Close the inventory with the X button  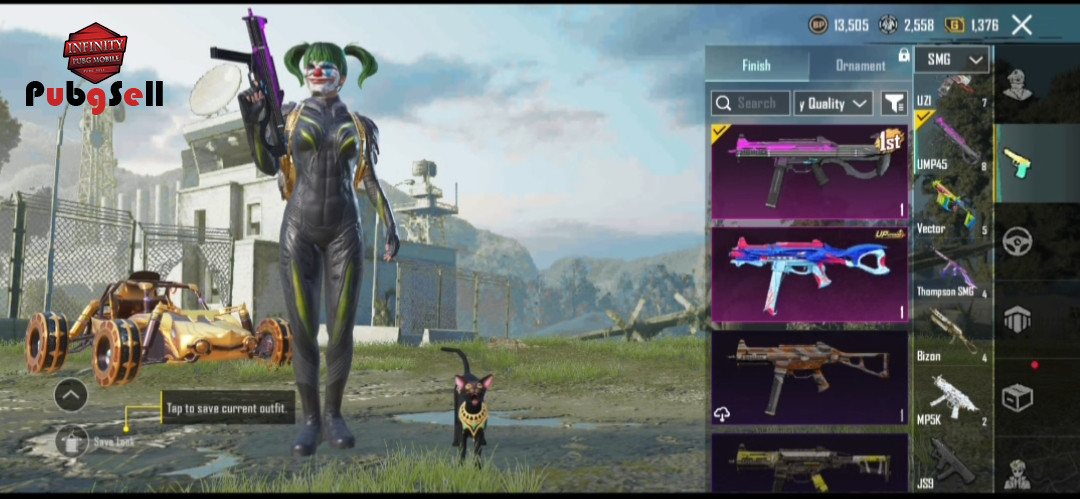(1021, 25)
